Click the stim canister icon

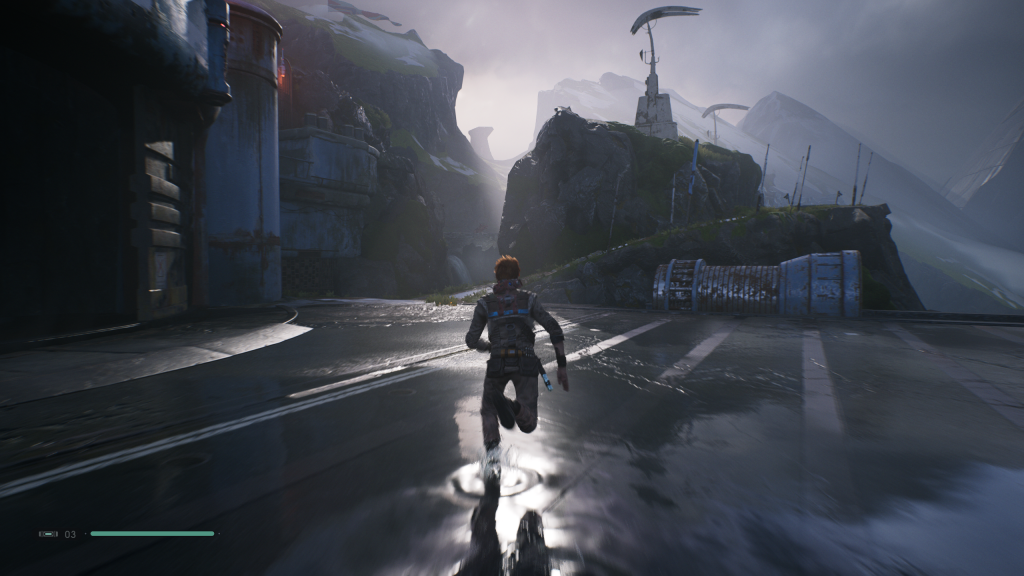(x=48, y=534)
